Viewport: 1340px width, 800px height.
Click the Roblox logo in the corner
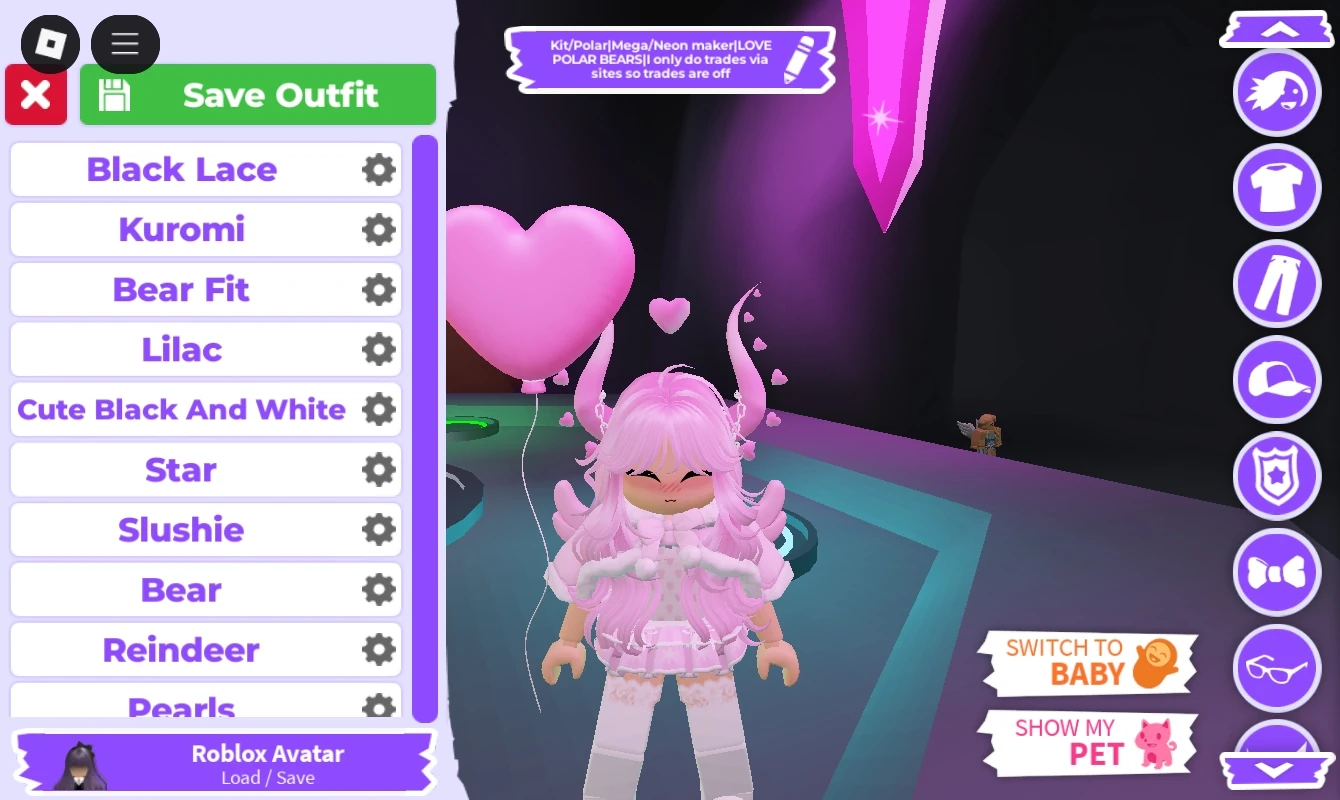coord(50,44)
